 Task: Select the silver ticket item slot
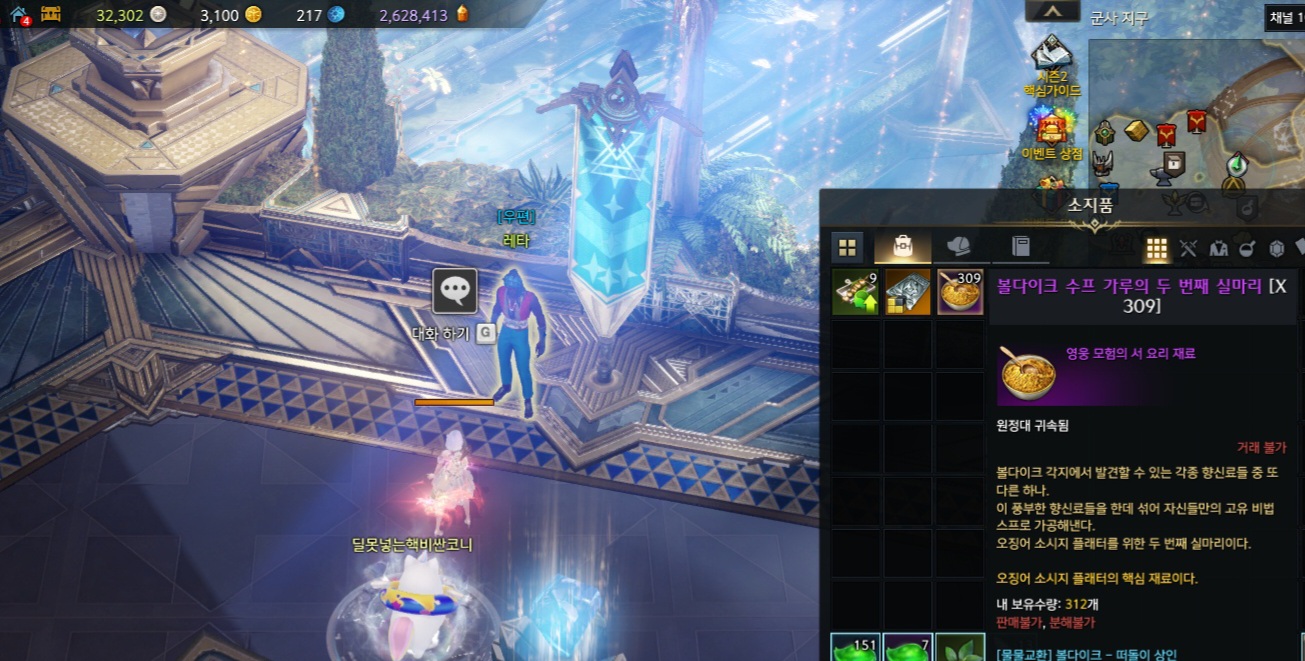click(x=908, y=292)
